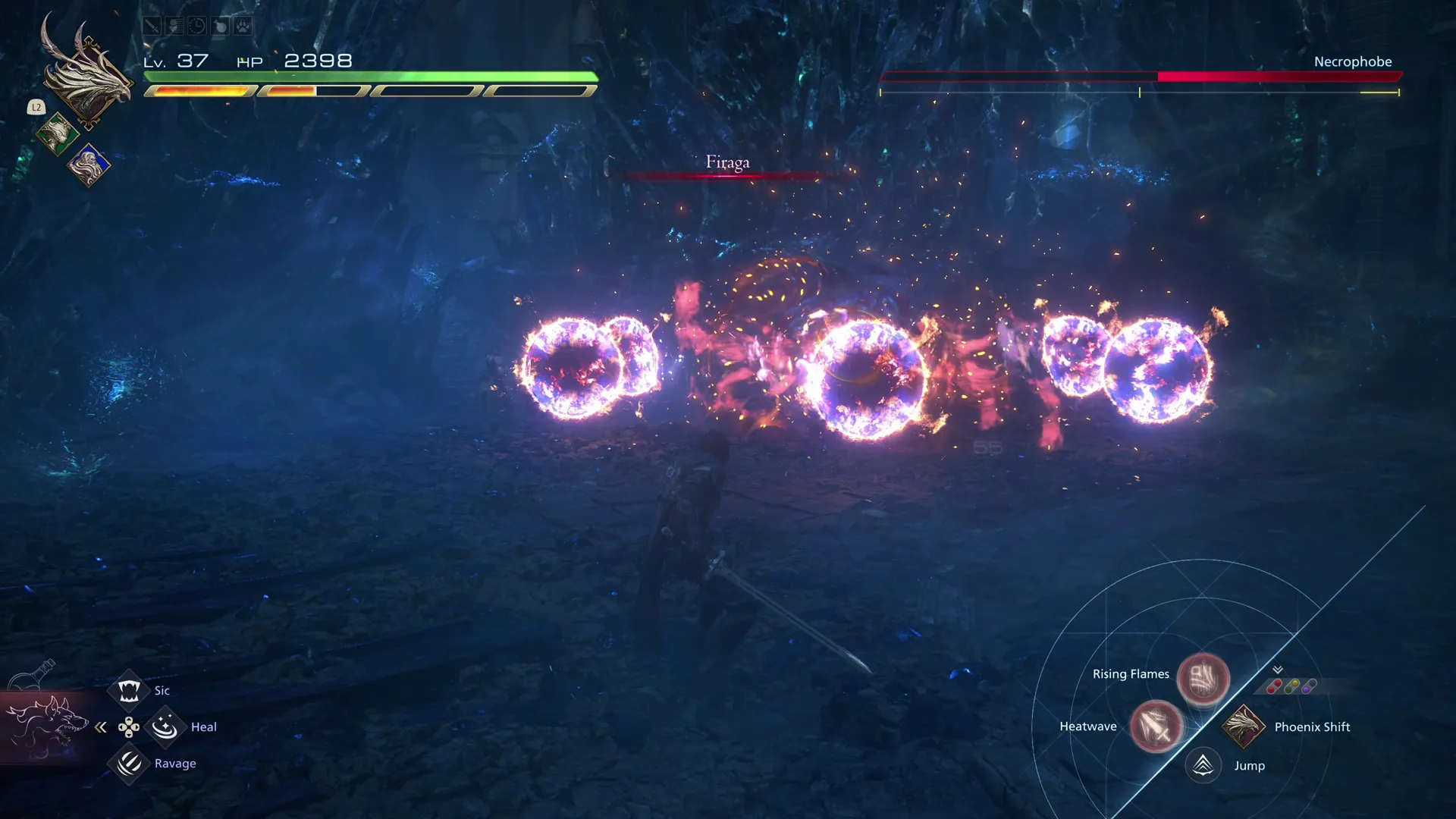Expand the double-chevron above the button prompts
This screenshot has width=1456, height=819.
(x=1277, y=670)
